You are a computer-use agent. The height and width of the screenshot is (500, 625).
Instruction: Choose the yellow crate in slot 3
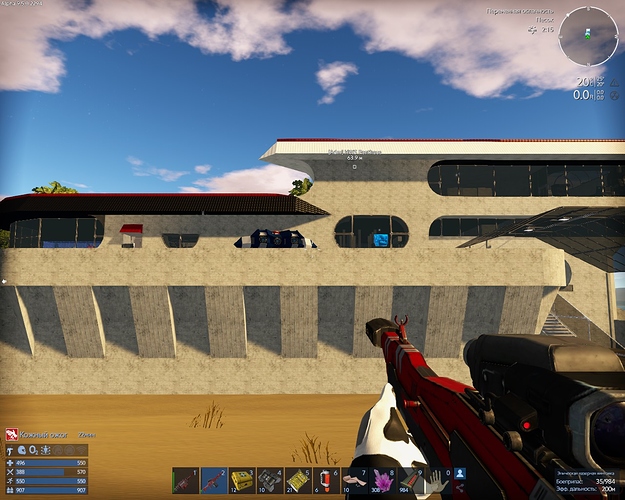tap(242, 481)
